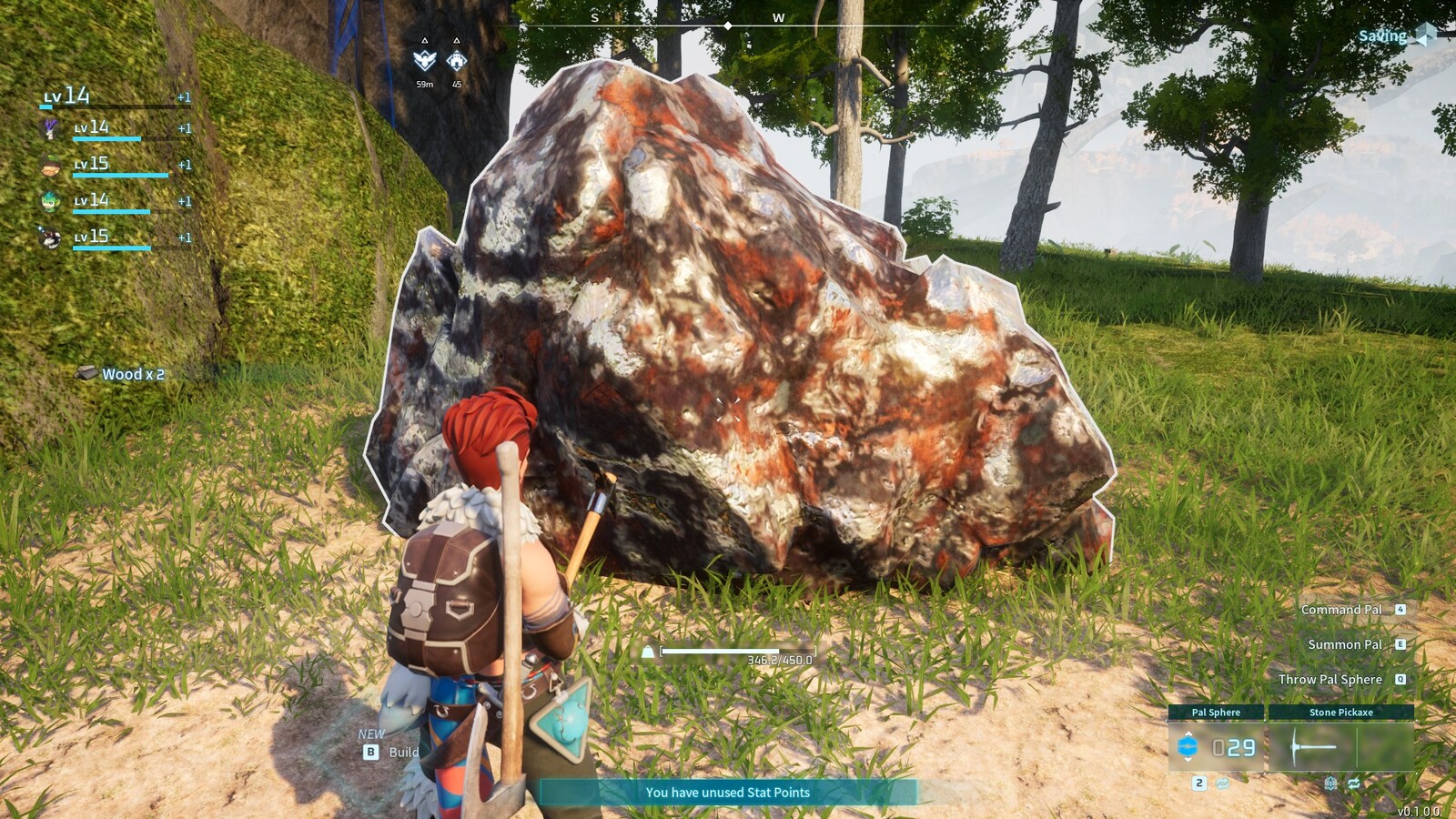The width and height of the screenshot is (1456, 819).
Task: Select the eagle statue waypoint marker at 59m
Action: (x=424, y=60)
